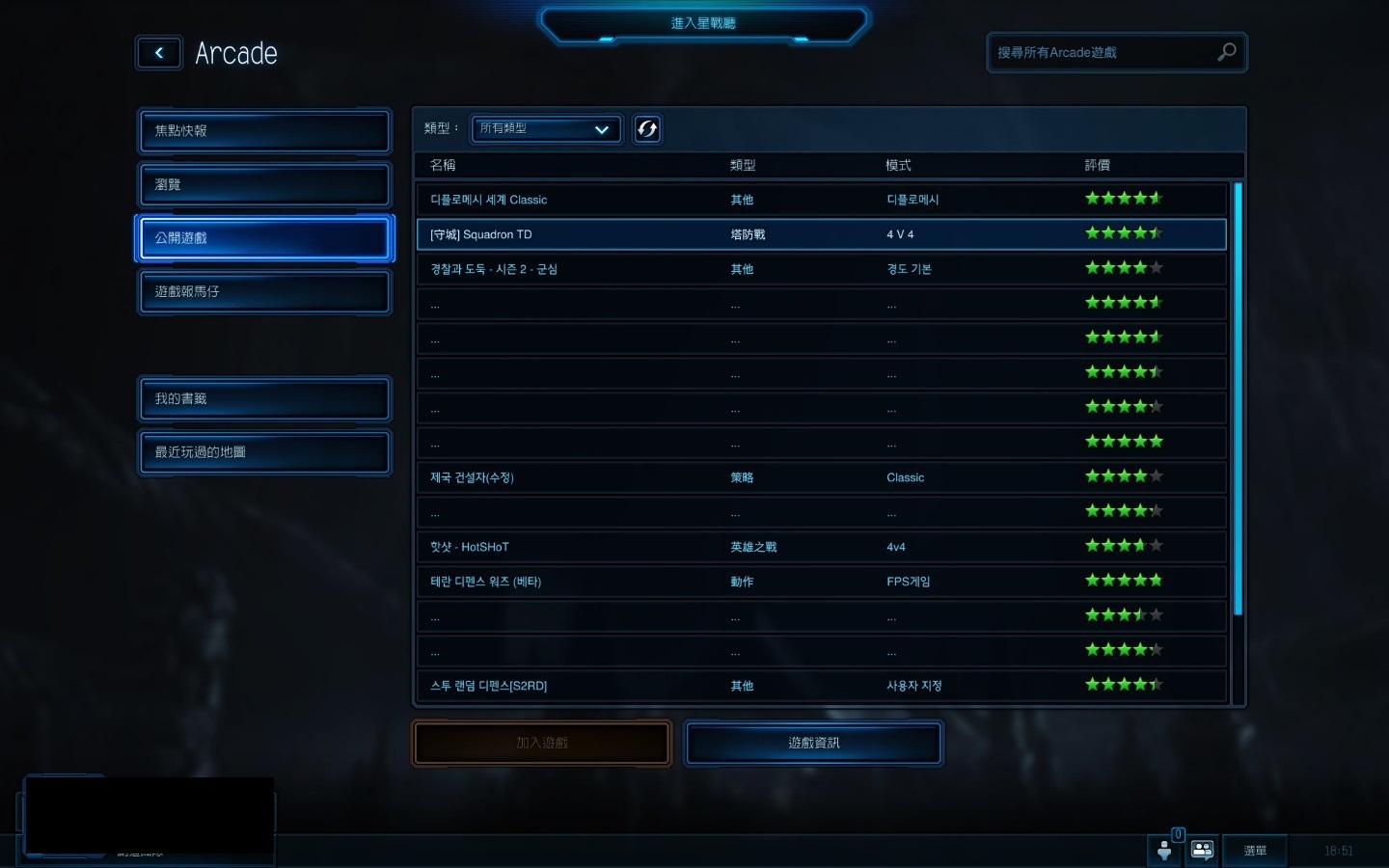Viewport: 1389px width, 868px height.
Task: Switch to the 瀏覽 browse section
Action: click(264, 184)
